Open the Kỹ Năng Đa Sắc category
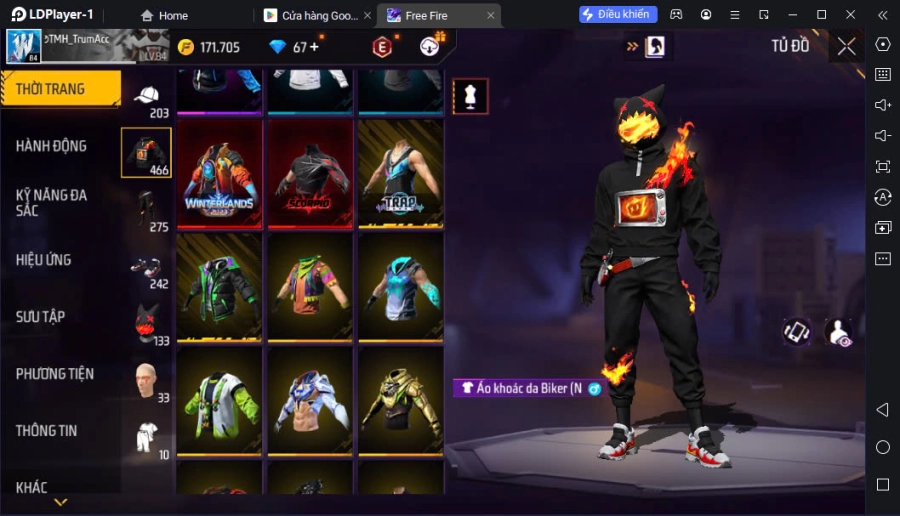The height and width of the screenshot is (516, 900). (52, 203)
